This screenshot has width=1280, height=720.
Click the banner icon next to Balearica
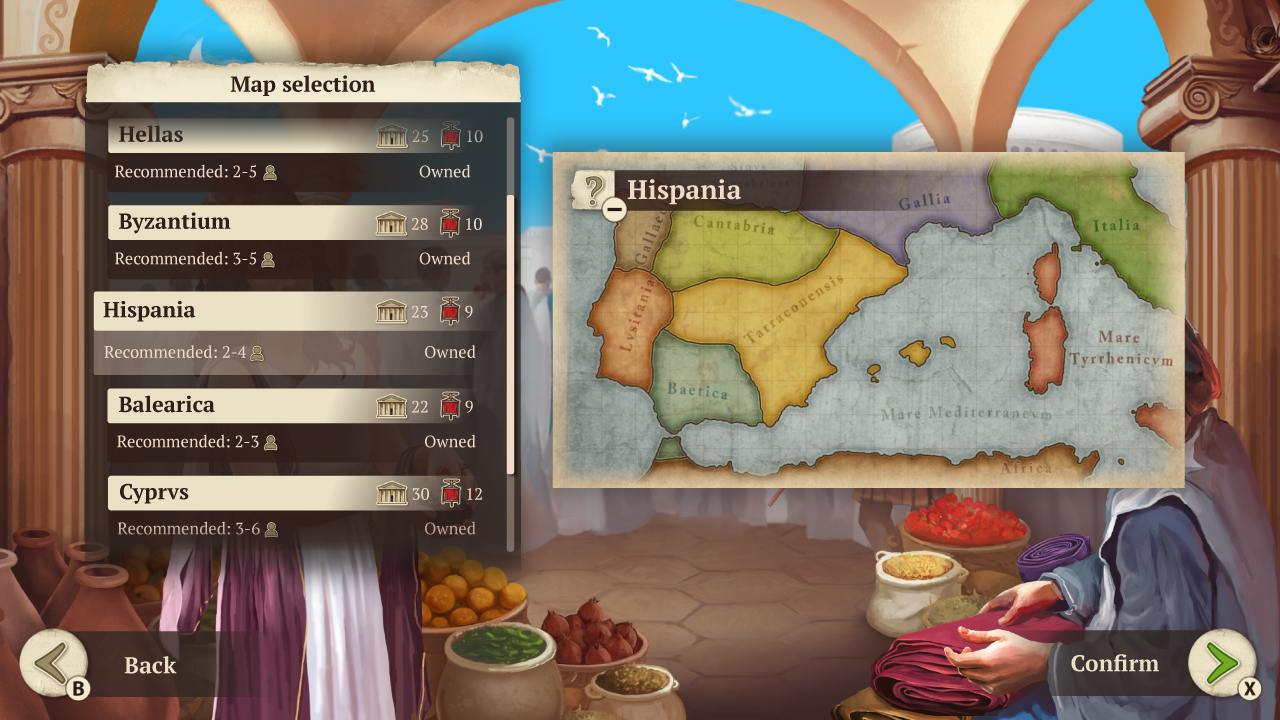[x=448, y=407]
